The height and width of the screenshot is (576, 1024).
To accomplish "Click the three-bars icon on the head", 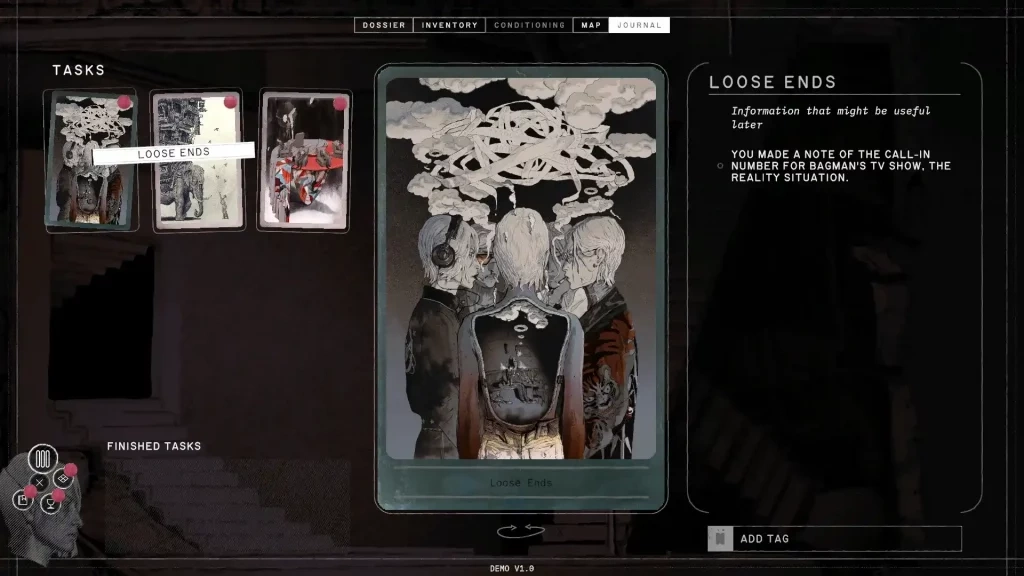I will (42, 460).
